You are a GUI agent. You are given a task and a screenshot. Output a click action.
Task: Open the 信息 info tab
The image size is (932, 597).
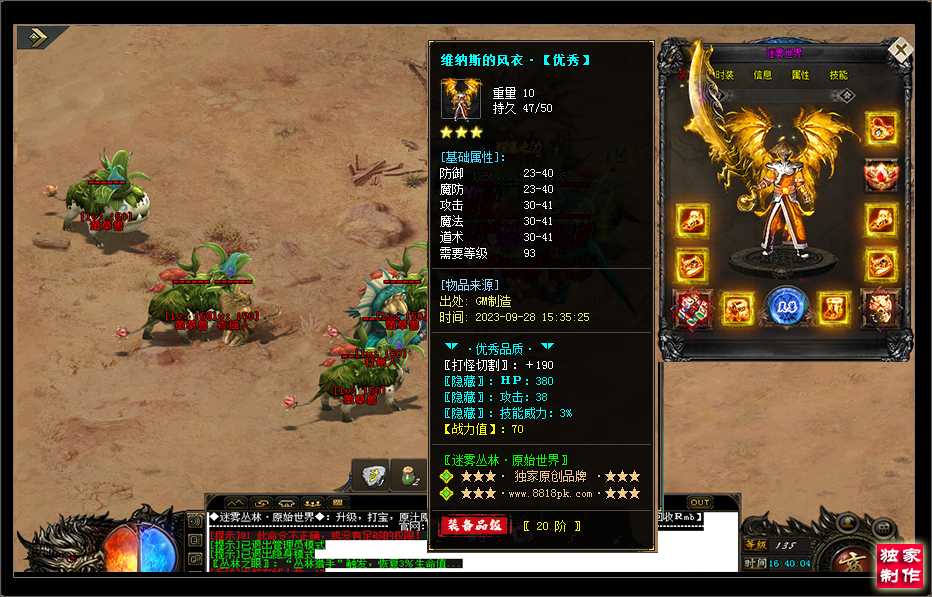(762, 75)
